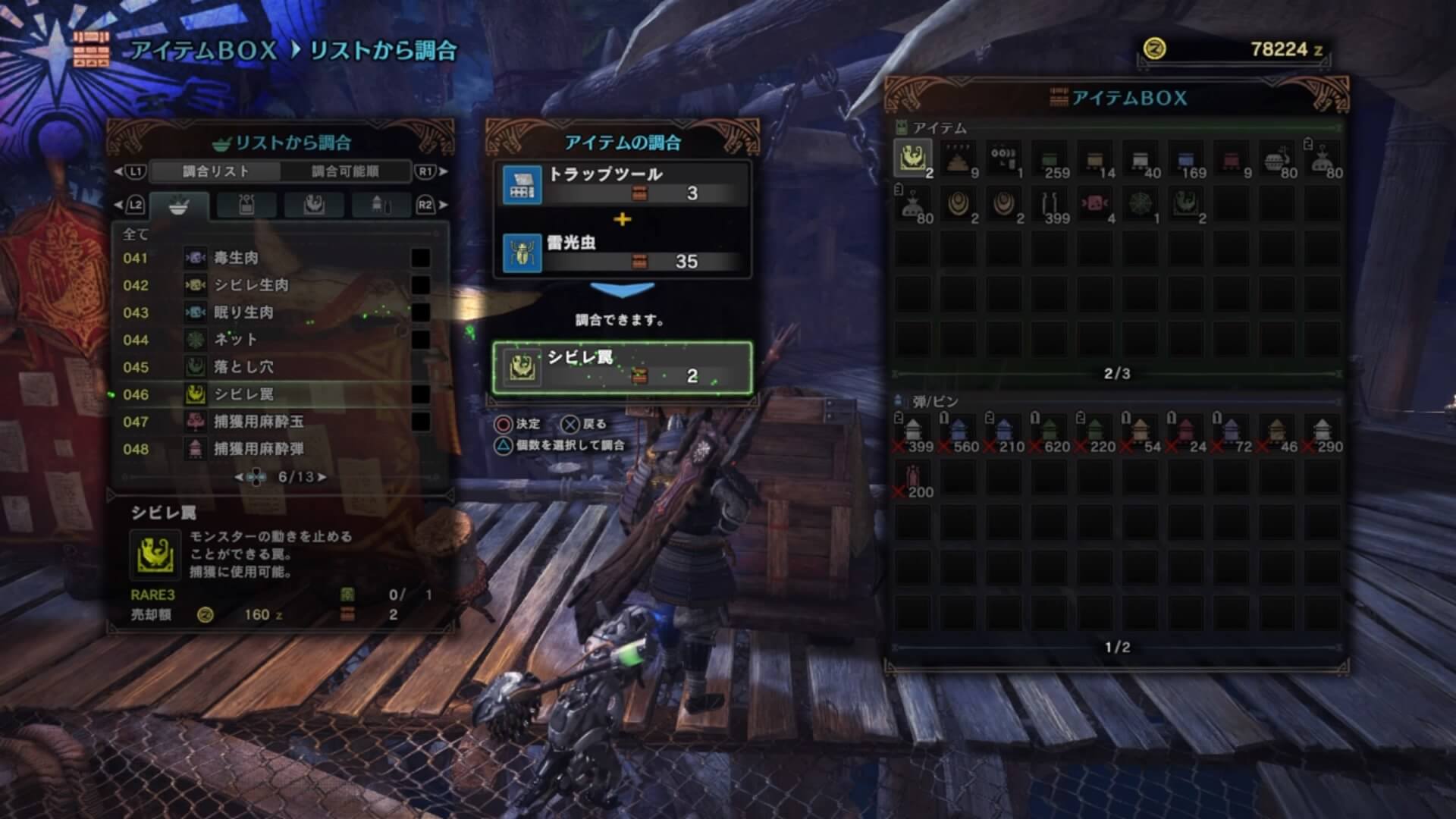1456x819 pixels.
Task: Open the bowl-icon recipe category tab
Action: tap(179, 206)
